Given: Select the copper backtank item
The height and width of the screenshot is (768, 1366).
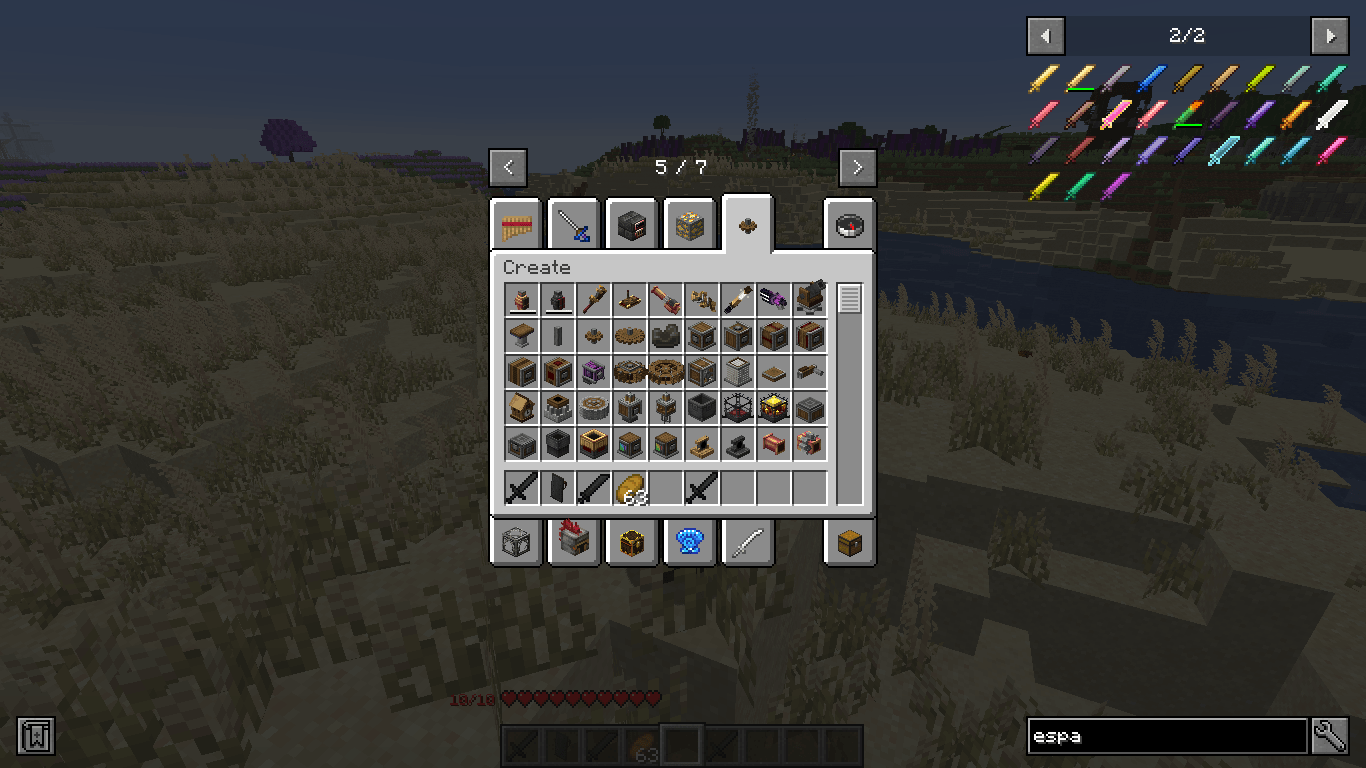Looking at the screenshot, I should (x=520, y=299).
